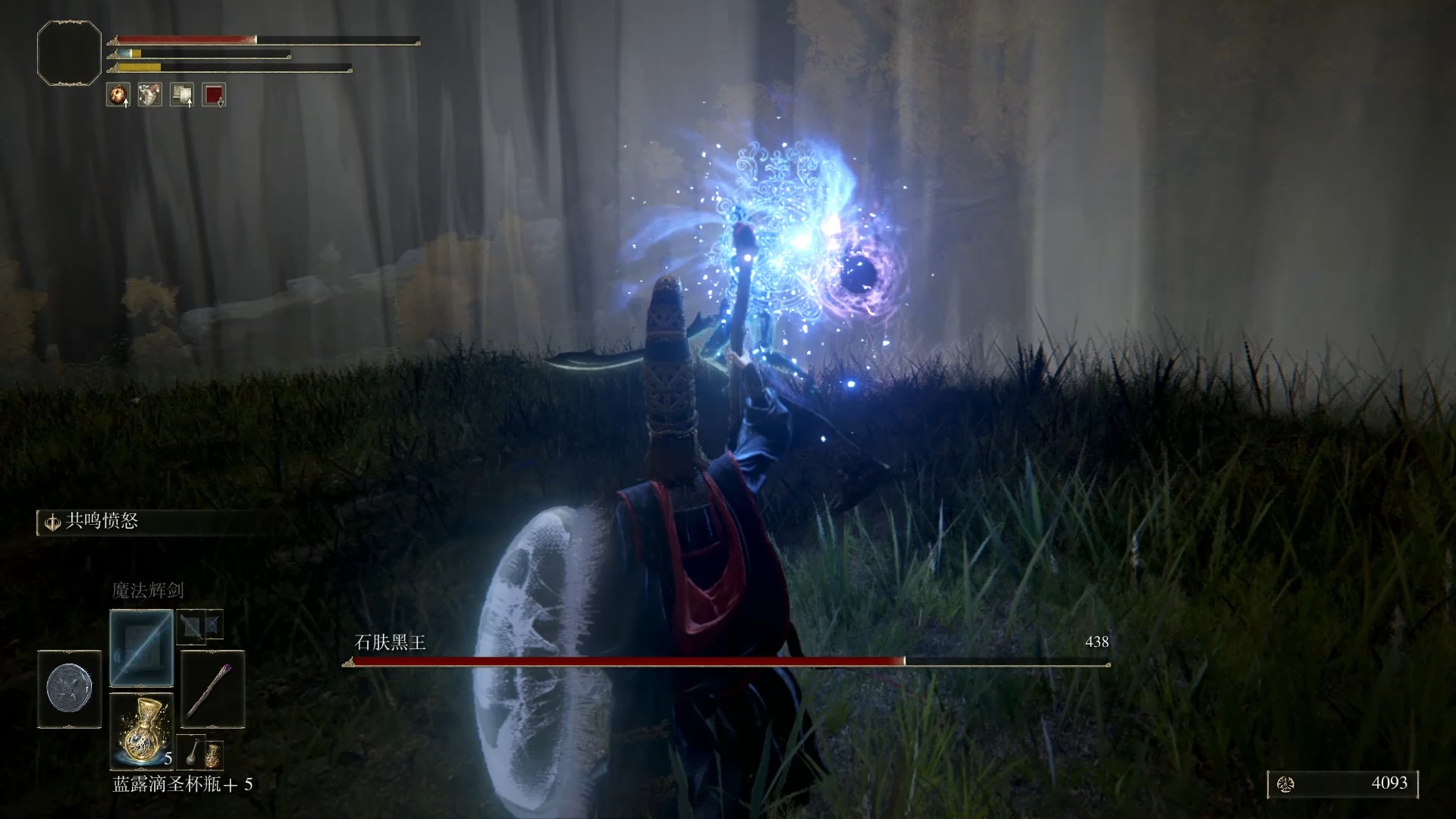Viewport: 1456px width, 819px height.
Task: Click the octagonal empty portrait frame
Action: pyautogui.click(x=69, y=53)
